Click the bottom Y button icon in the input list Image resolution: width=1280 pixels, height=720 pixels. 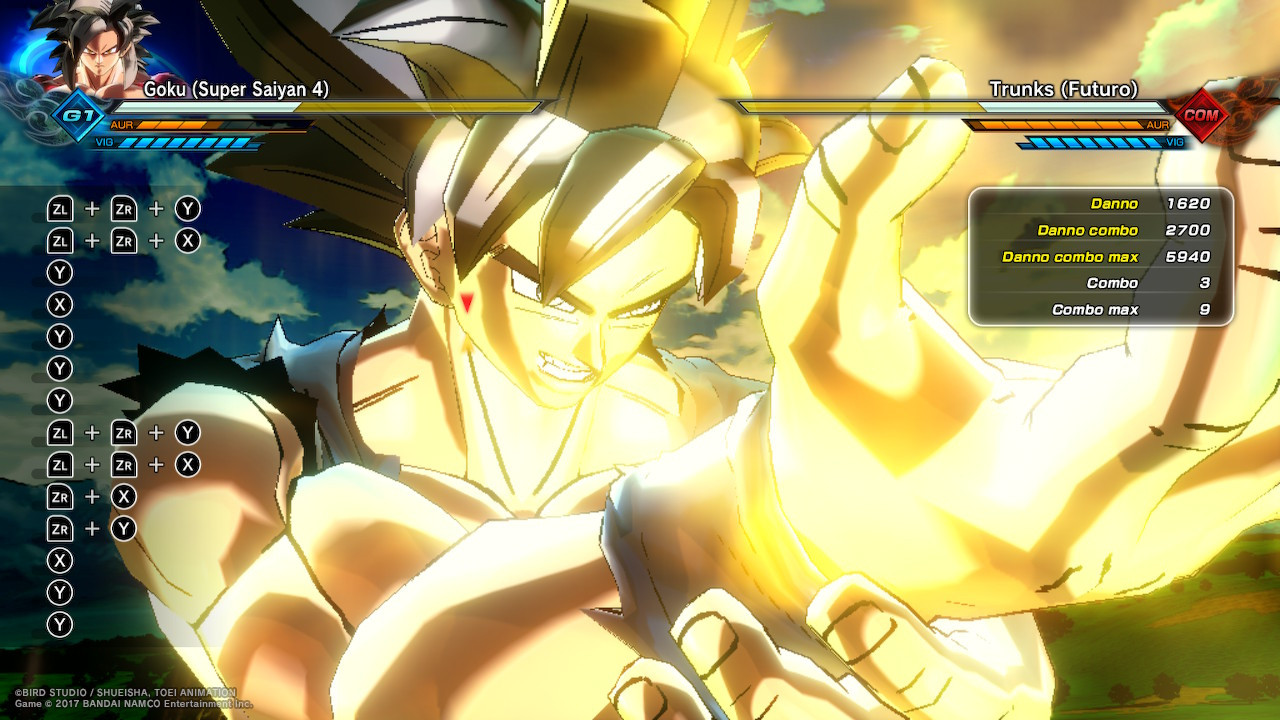(x=59, y=622)
